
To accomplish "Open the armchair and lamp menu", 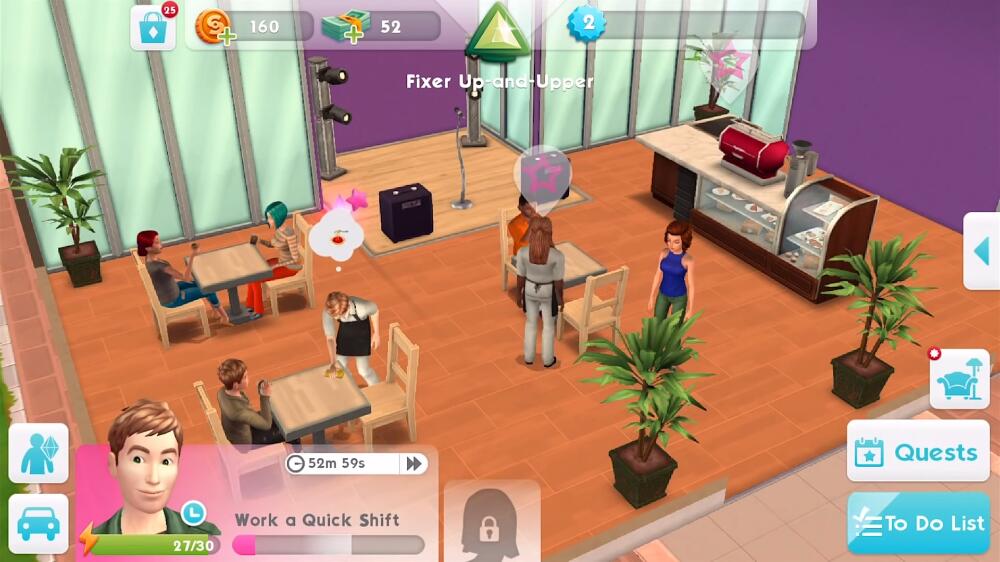I will pos(959,380).
